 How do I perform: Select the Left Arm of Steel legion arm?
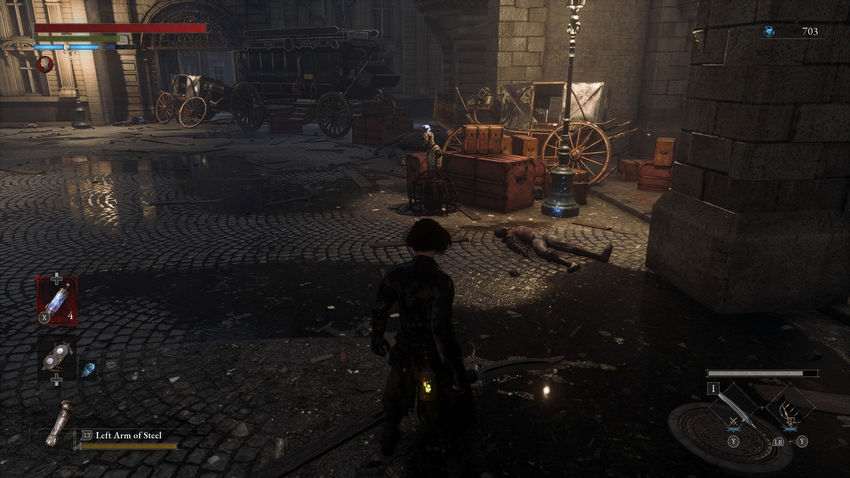click(x=58, y=422)
